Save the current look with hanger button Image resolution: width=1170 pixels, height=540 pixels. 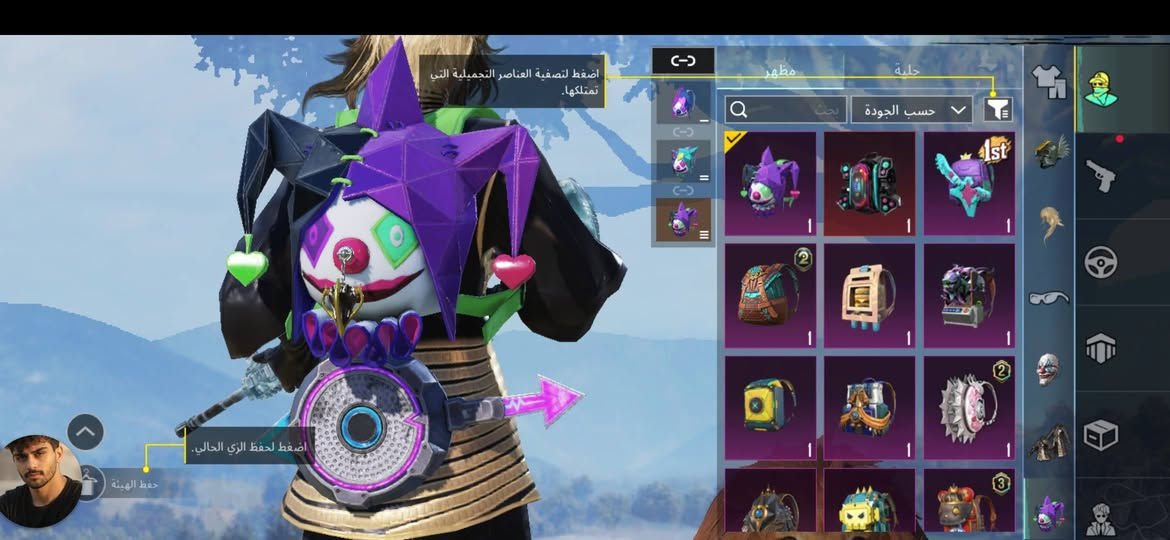click(x=91, y=483)
